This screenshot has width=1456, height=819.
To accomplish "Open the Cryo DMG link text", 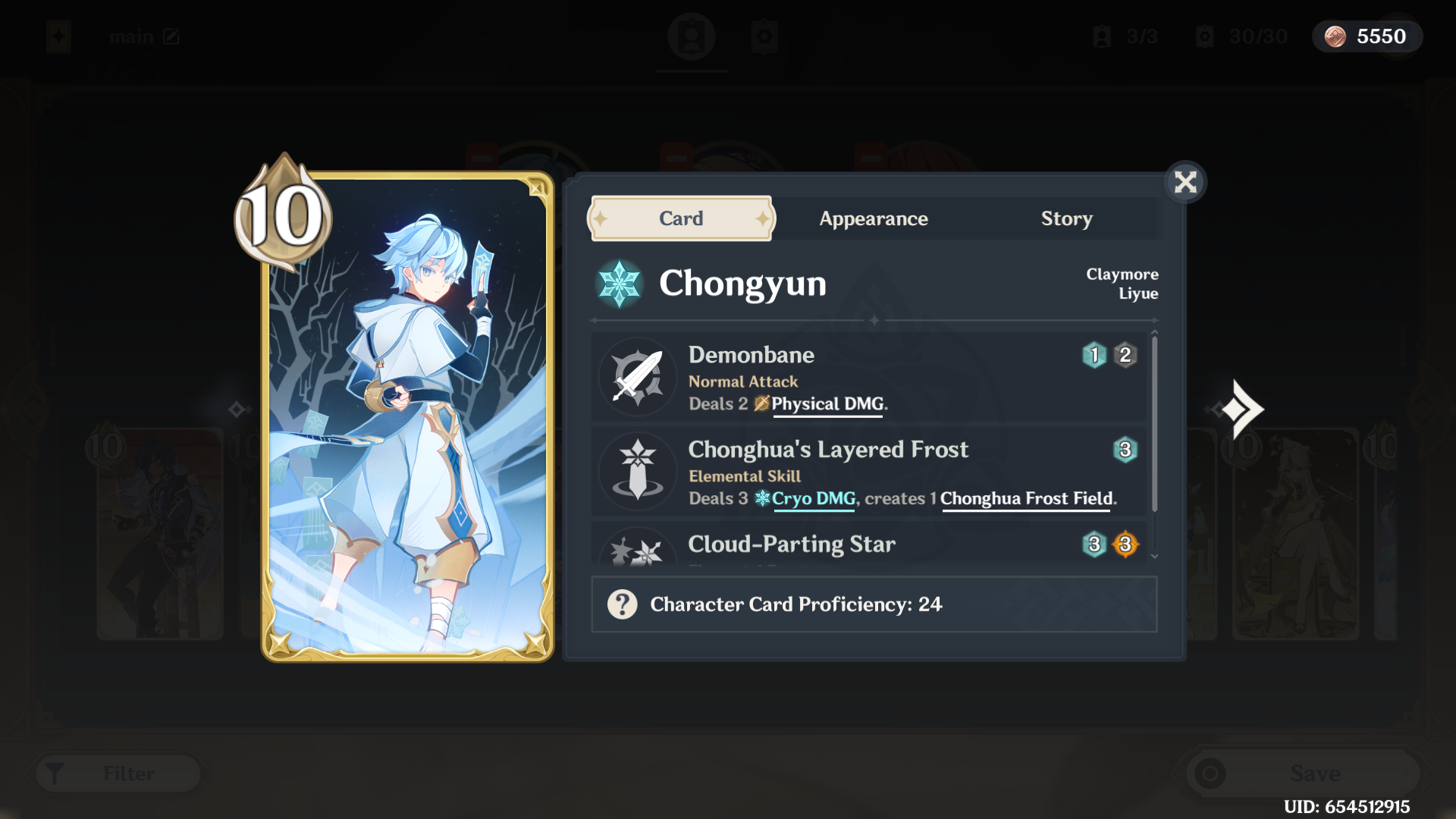I will click(814, 499).
